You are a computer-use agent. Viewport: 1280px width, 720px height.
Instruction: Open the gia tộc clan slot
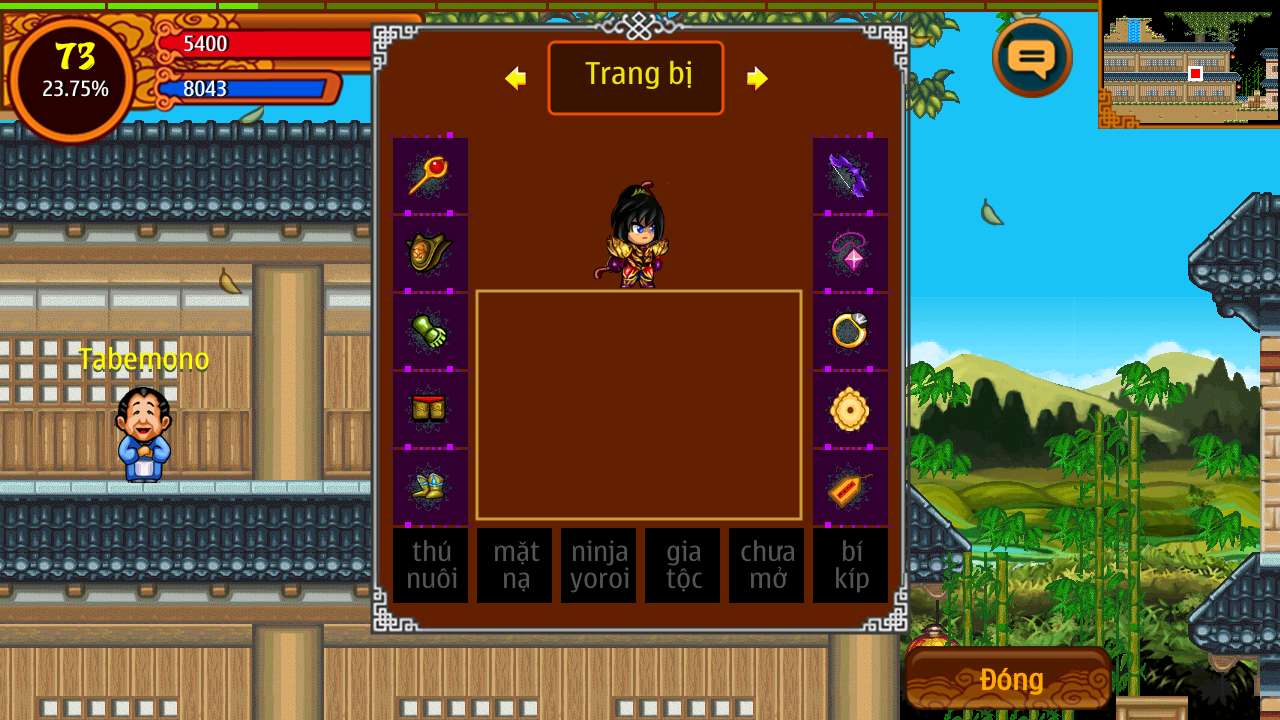tap(682, 565)
